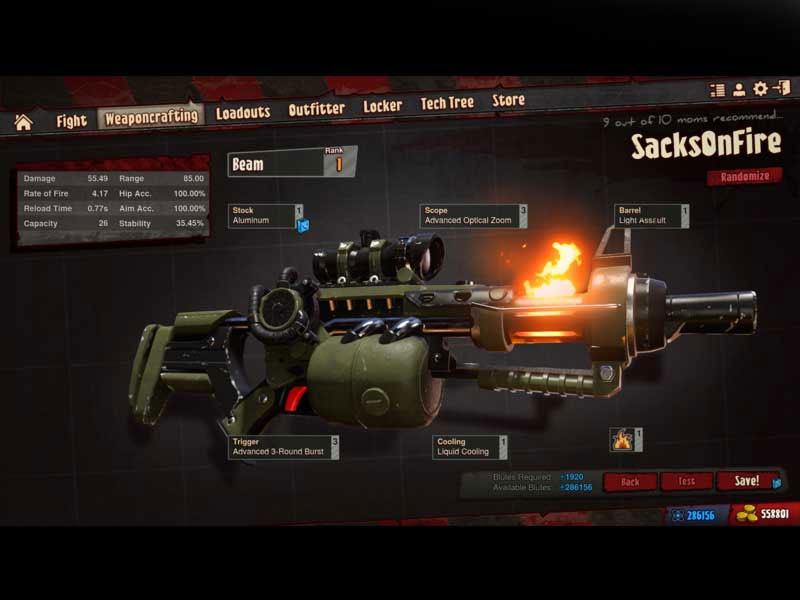Randomize the weapon name

[x=745, y=177]
